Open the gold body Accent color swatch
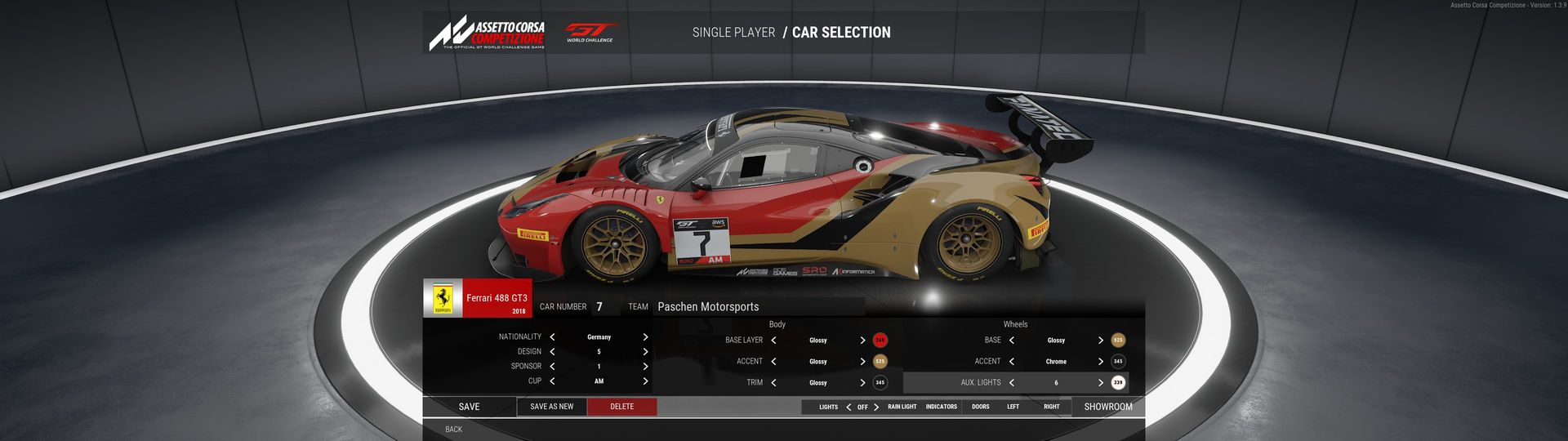 880,362
